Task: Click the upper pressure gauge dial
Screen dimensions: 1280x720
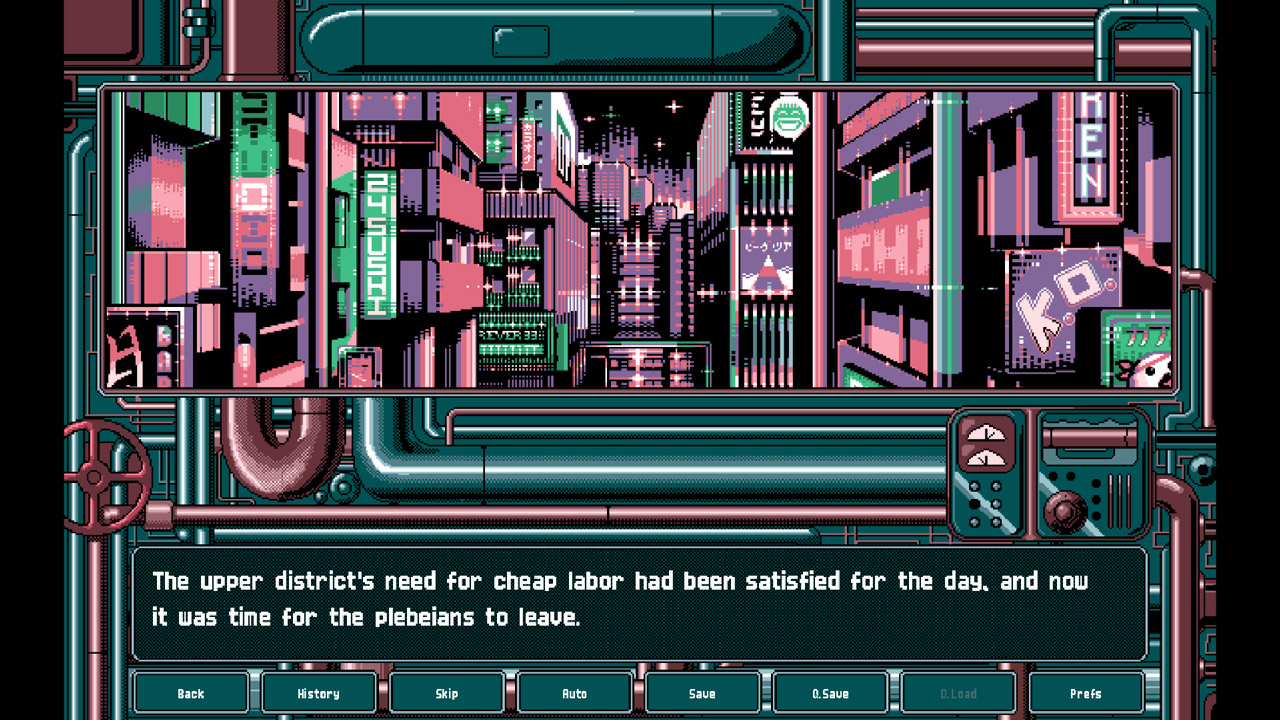Action: [x=985, y=432]
